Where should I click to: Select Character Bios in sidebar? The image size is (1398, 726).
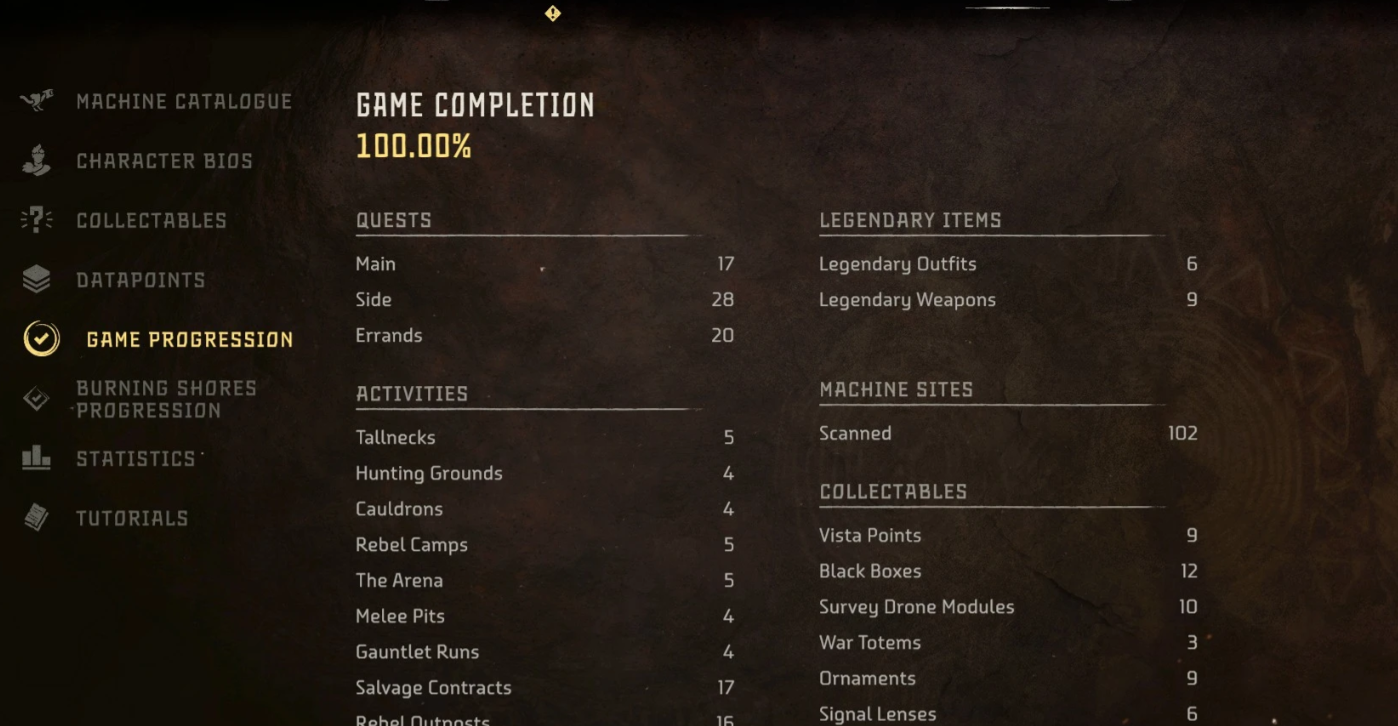(164, 161)
